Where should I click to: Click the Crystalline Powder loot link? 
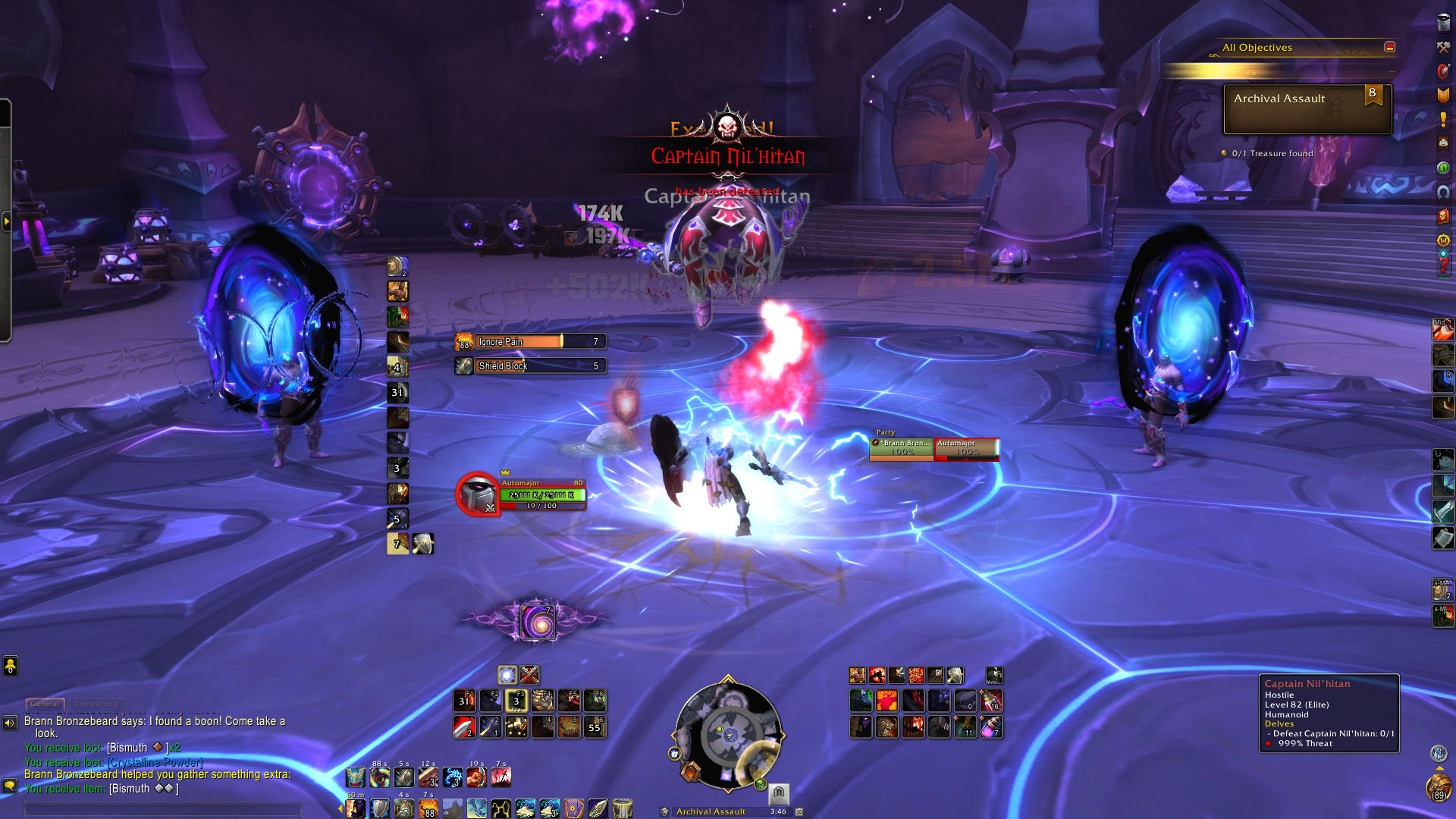pos(155,762)
